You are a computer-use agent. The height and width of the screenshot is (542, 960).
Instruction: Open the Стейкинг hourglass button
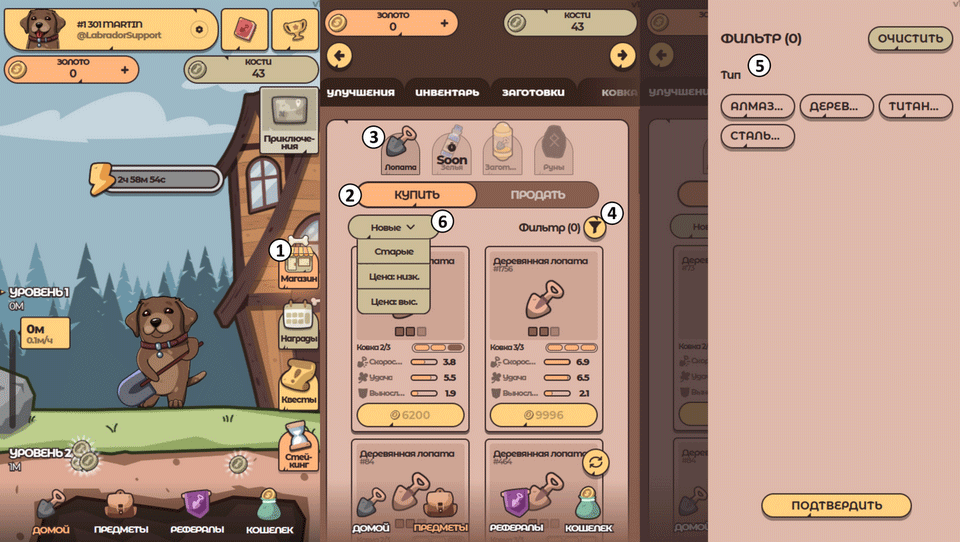tap(298, 446)
